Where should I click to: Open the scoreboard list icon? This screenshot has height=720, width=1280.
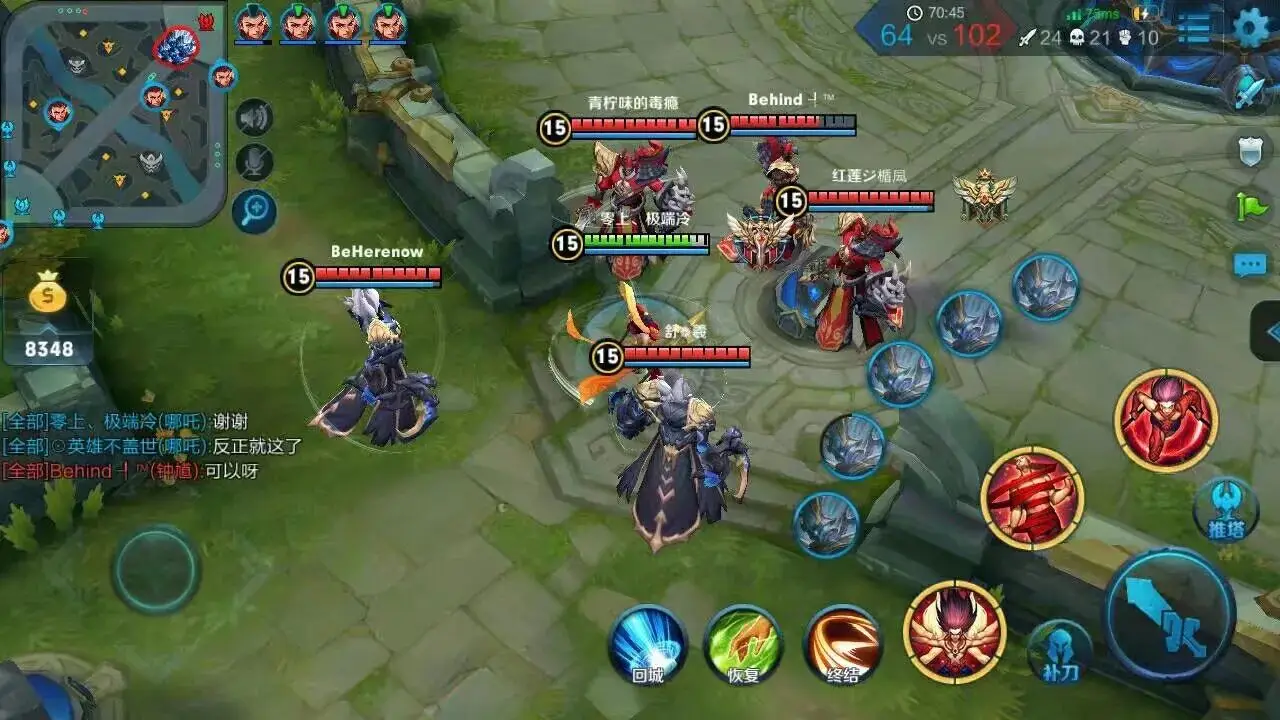(1194, 28)
